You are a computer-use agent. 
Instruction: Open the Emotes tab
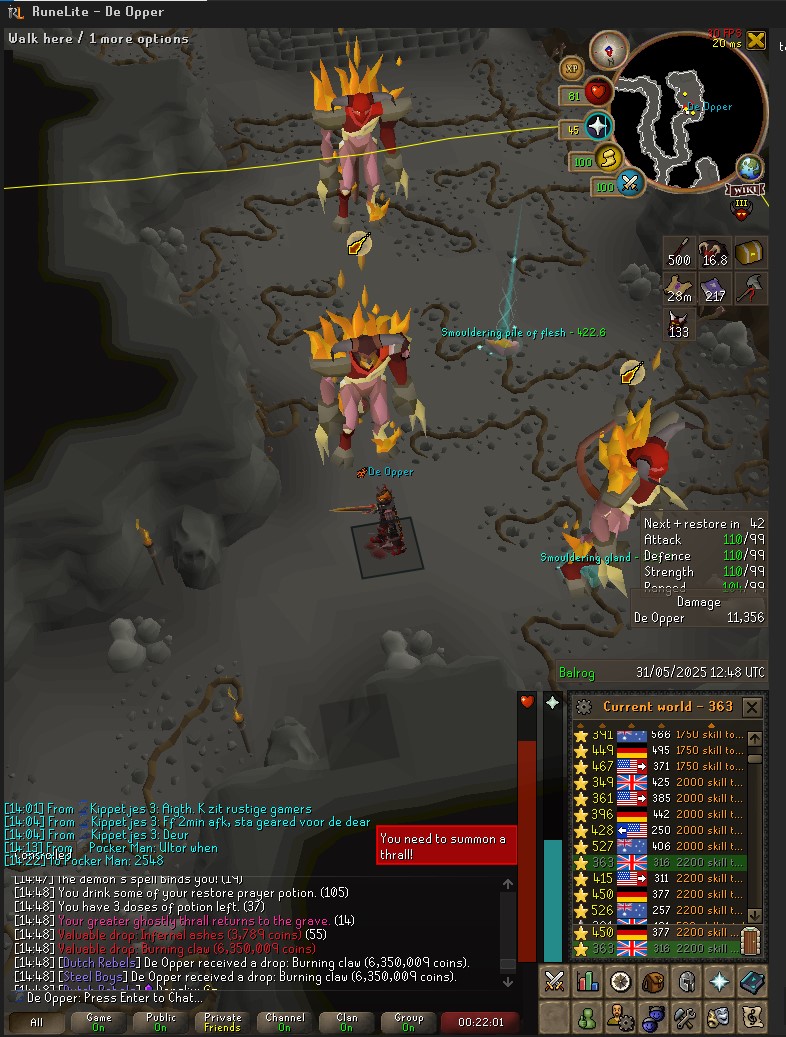coord(719,1018)
